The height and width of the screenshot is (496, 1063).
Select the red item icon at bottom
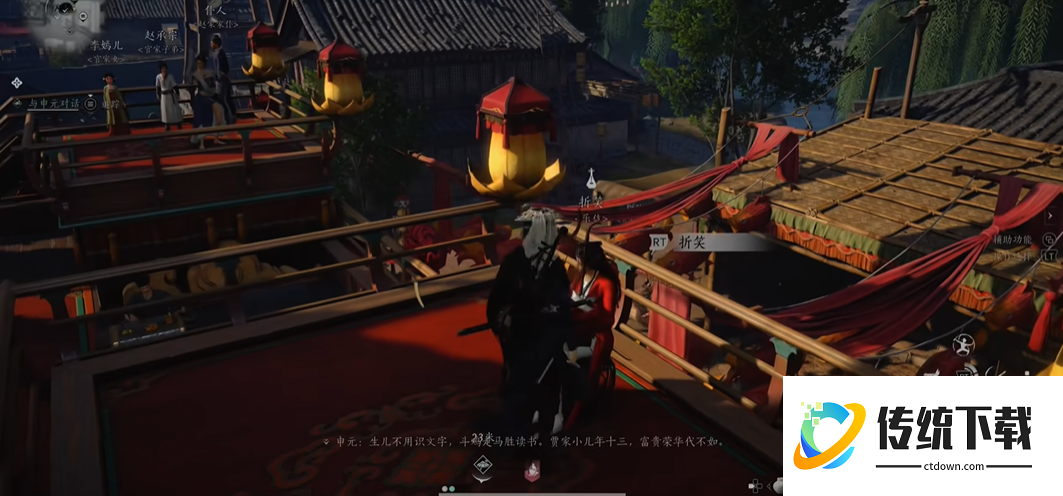click(534, 467)
